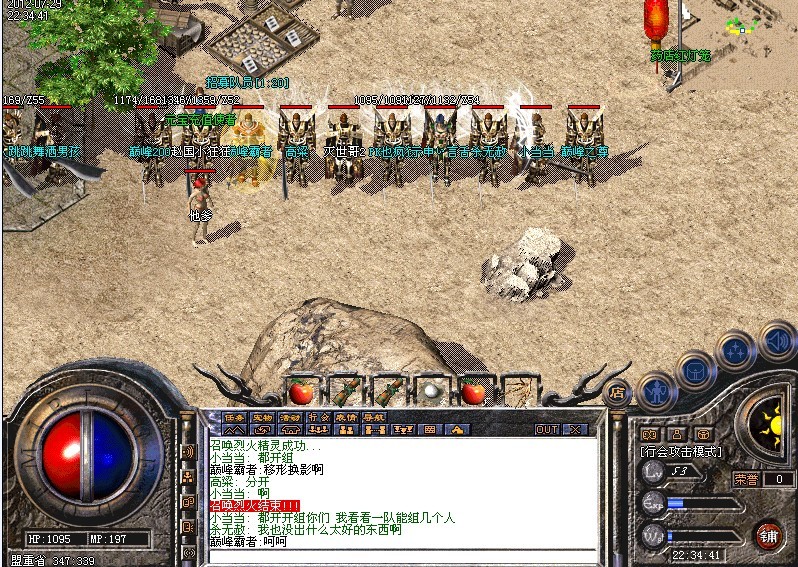This screenshot has width=798, height=567.
Task: Choose the 导航 navigation tab
Action: pos(374,416)
